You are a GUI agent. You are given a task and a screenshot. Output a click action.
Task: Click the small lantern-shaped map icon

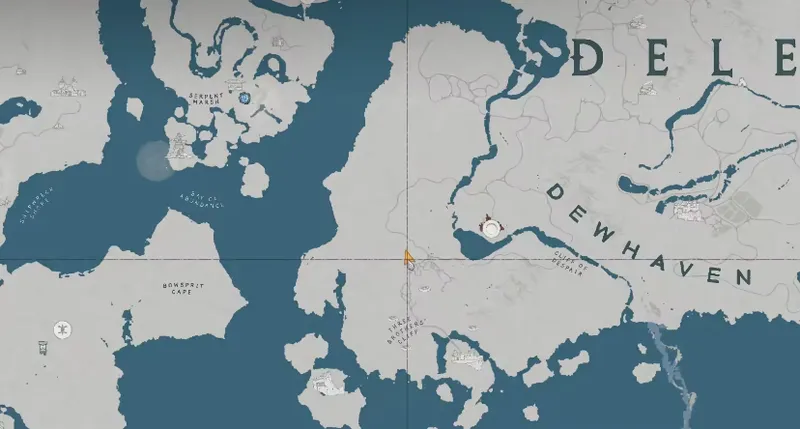coord(43,347)
